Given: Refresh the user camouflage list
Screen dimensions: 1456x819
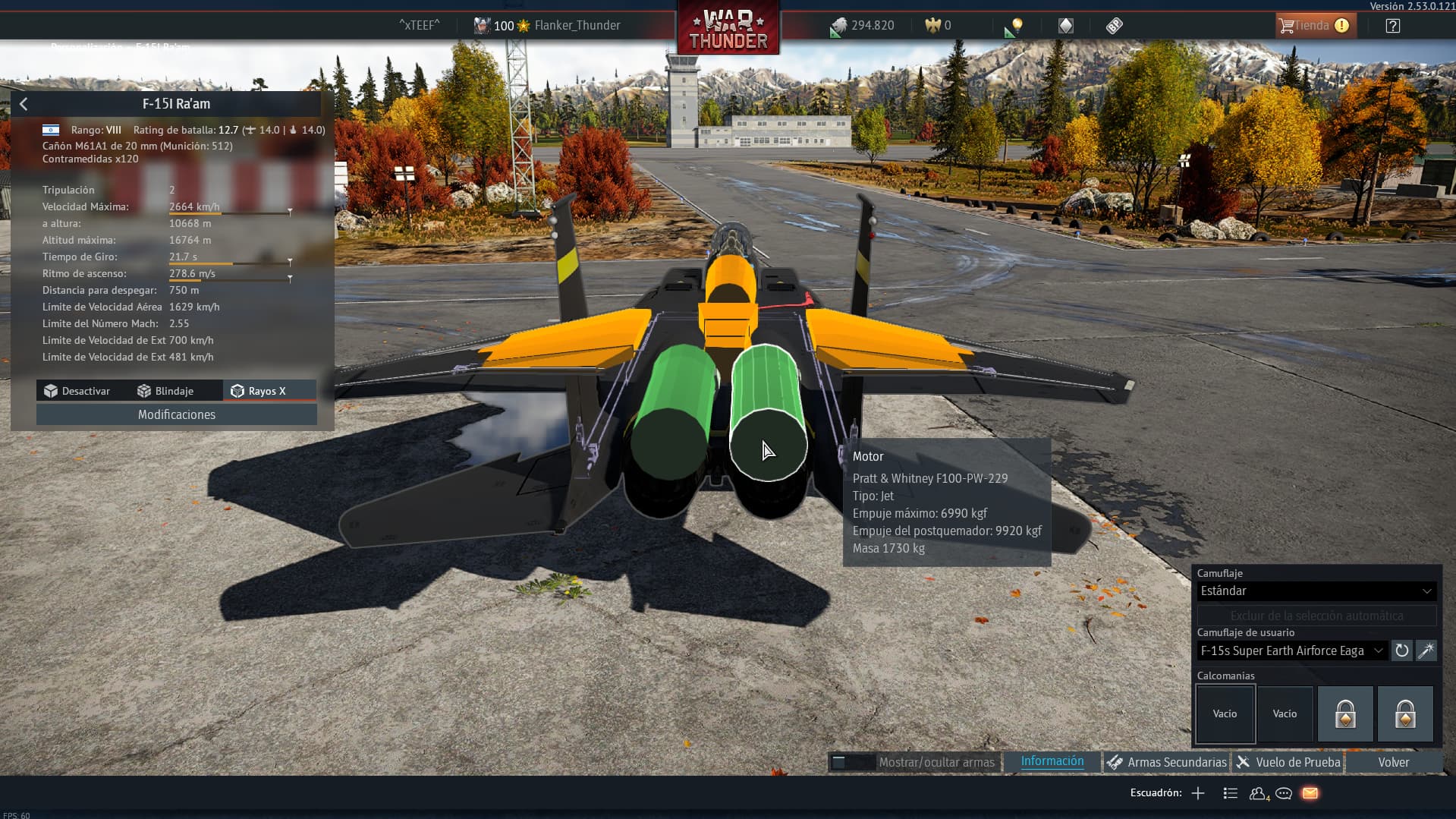Looking at the screenshot, I should pos(1401,650).
